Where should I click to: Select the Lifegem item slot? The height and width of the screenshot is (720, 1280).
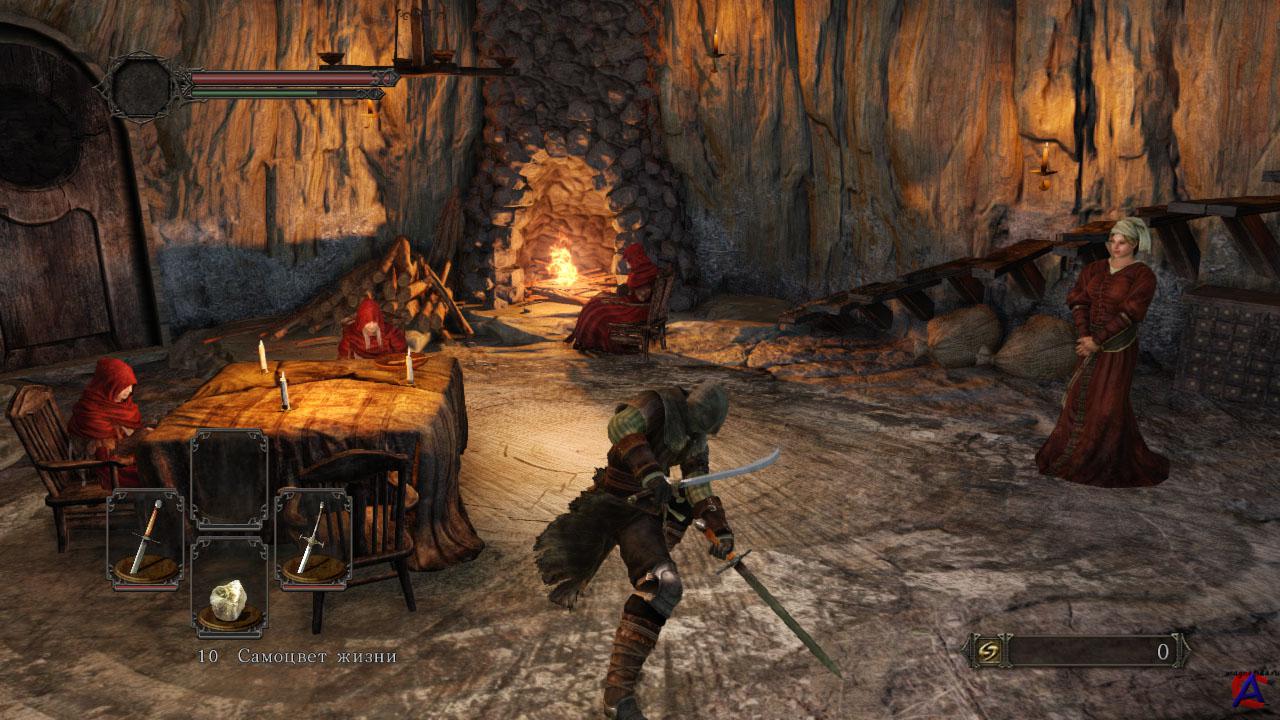pos(229,588)
